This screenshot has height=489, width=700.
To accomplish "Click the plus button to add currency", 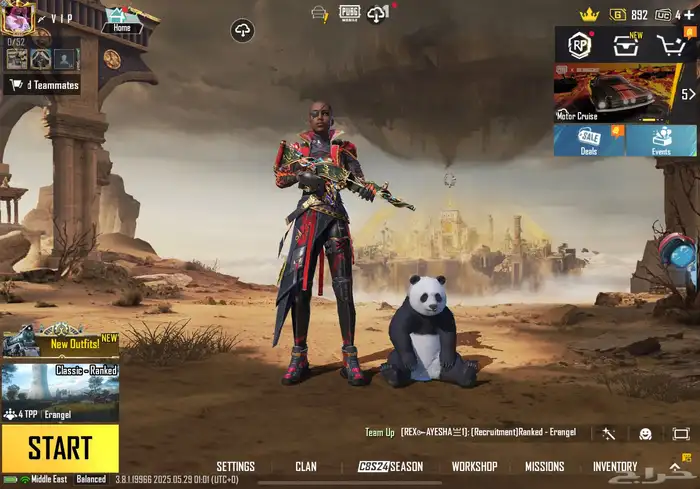I will (x=689, y=15).
